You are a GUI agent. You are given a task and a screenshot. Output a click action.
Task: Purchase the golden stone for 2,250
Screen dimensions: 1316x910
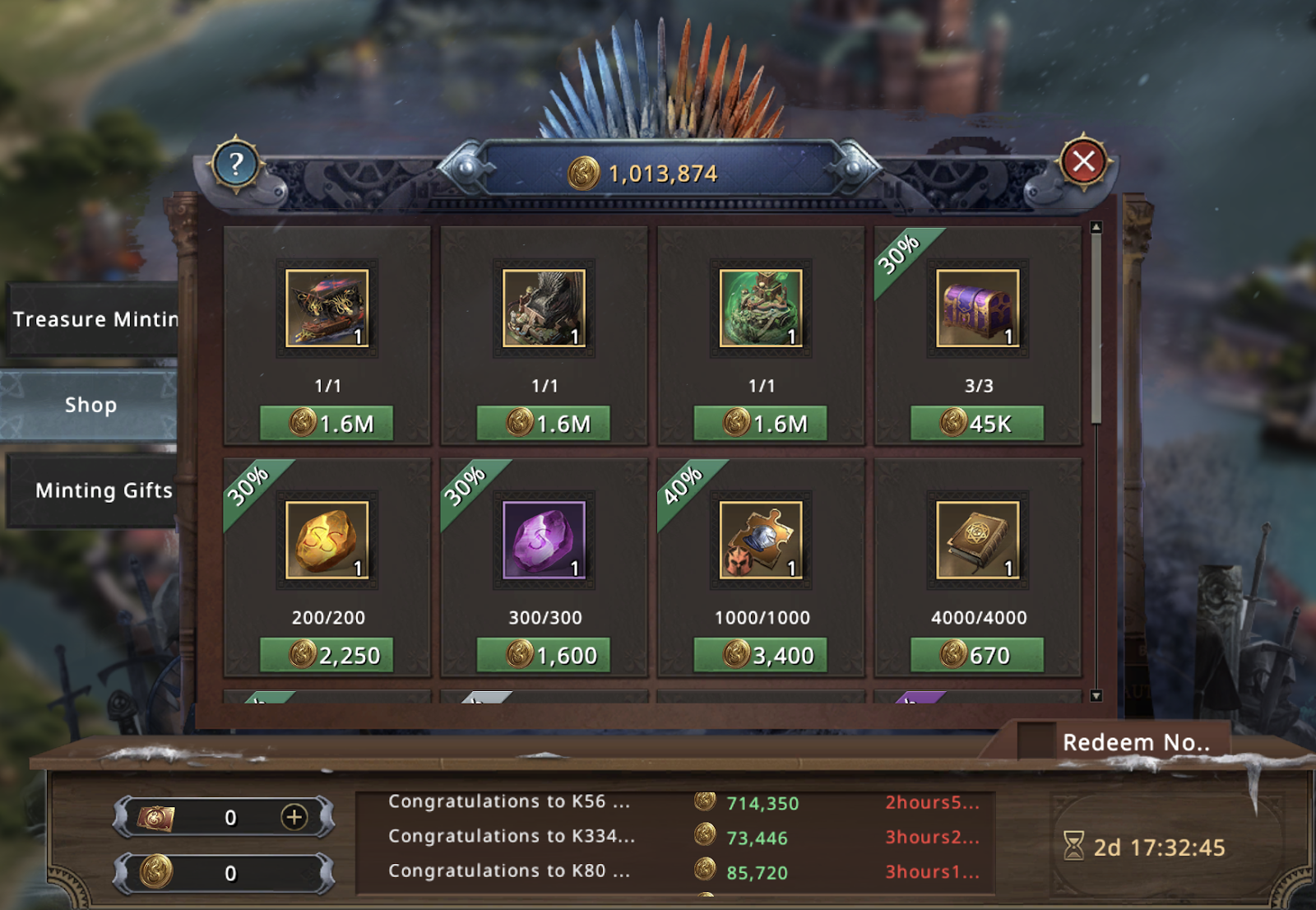(327, 656)
